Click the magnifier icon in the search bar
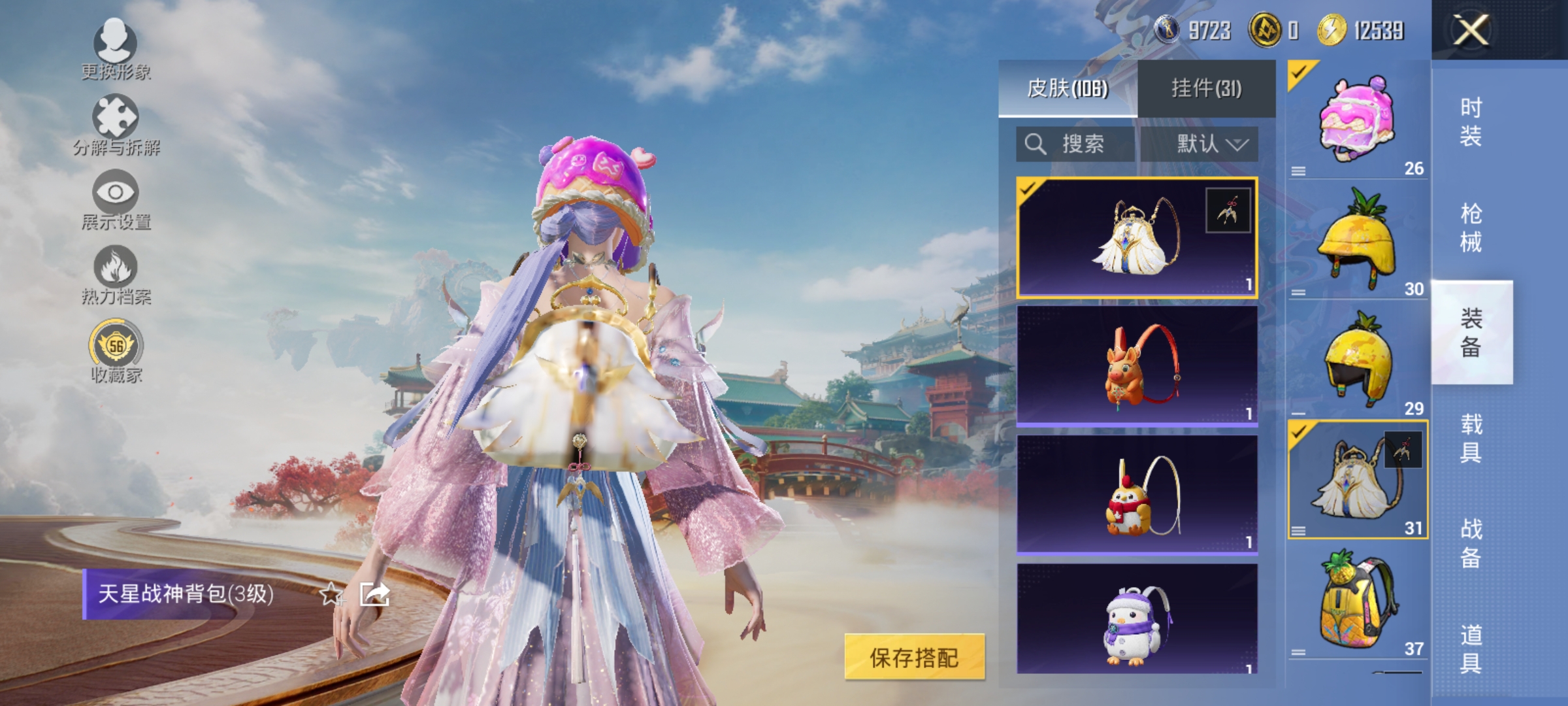 coord(1037,144)
